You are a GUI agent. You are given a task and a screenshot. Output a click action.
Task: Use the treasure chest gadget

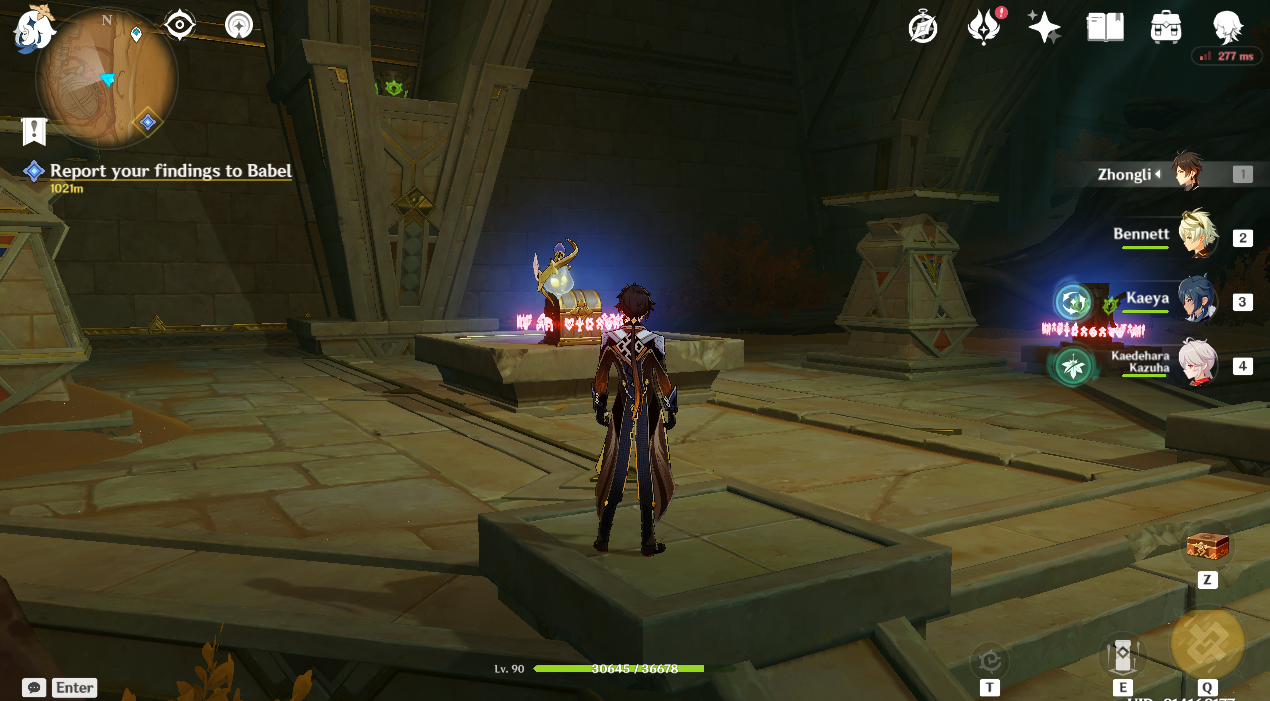point(1207,546)
